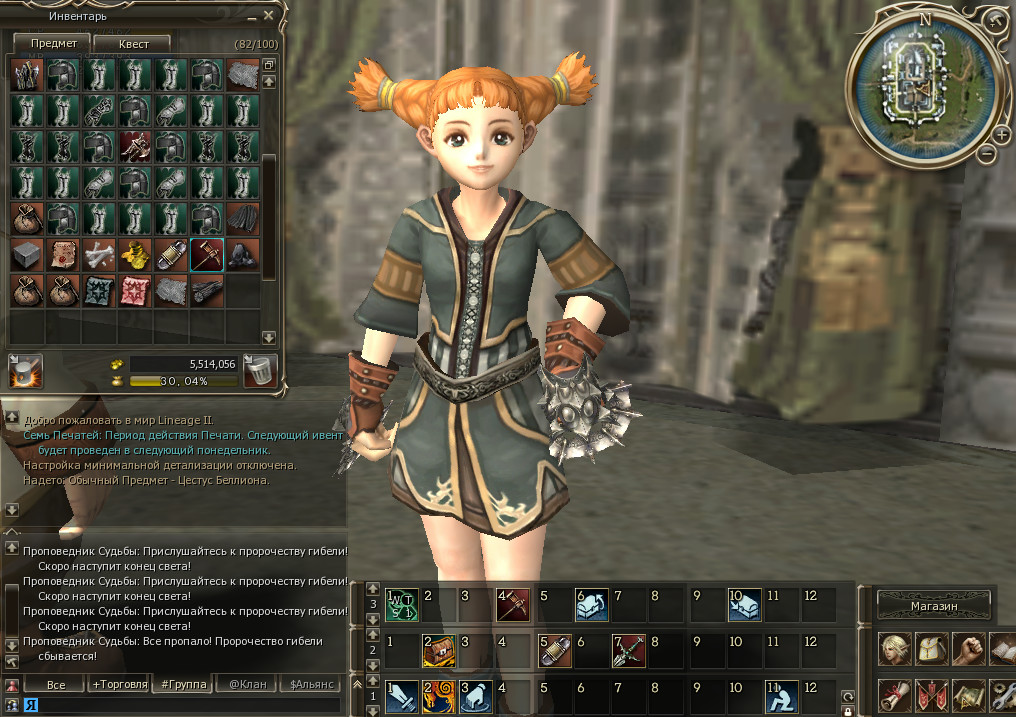1016x717 pixels.
Task: Select the gray stone block item
Action: [26, 255]
